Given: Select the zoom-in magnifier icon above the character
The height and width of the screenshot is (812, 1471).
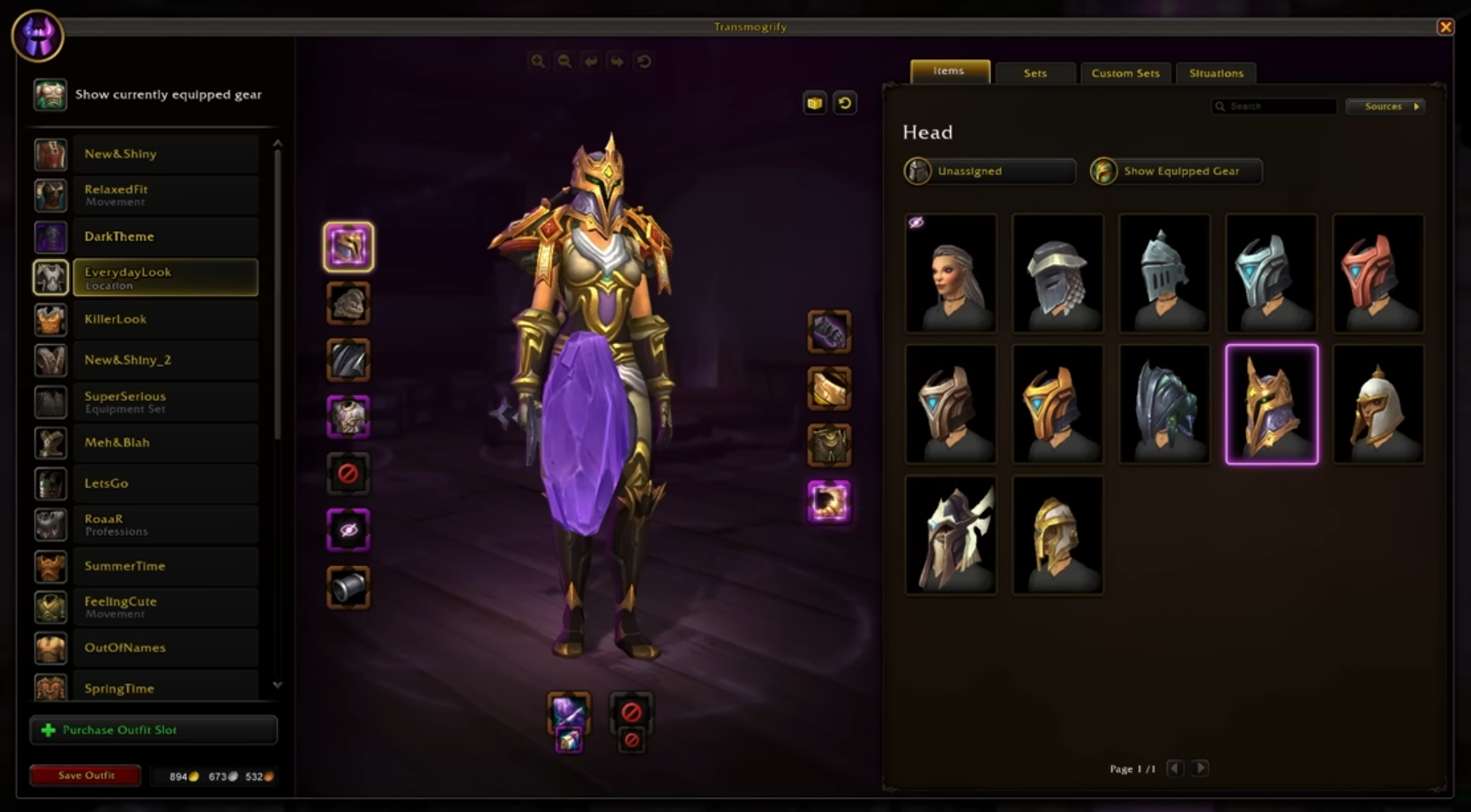Looking at the screenshot, I should (539, 62).
